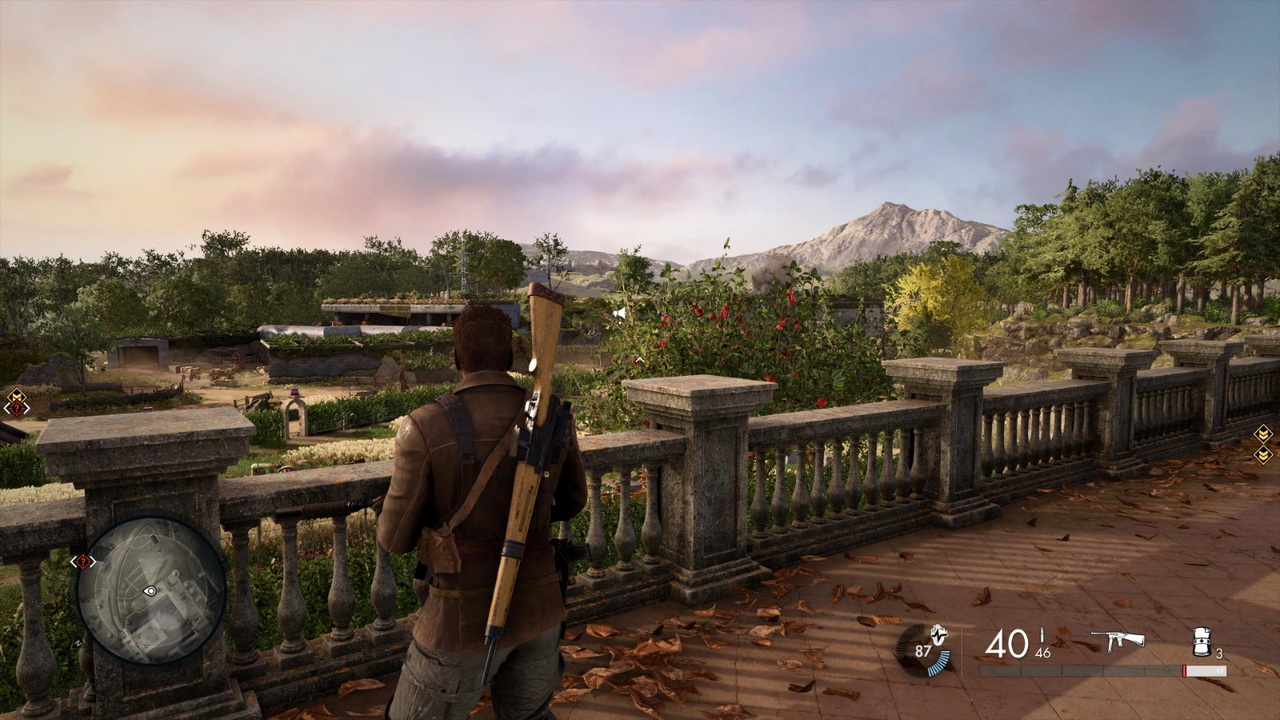This screenshot has width=1280, height=720.
Task: Select the red question mark marker on minimap rim
Action: click(83, 562)
